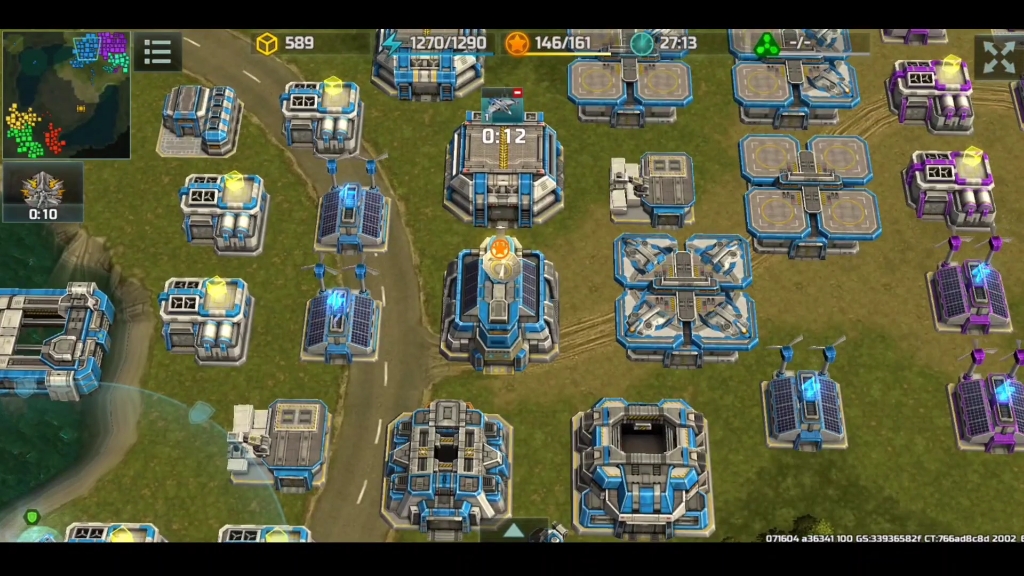Activate the special ability icon showing 0:10
Viewport: 1024px width, 576px height.
coord(43,190)
